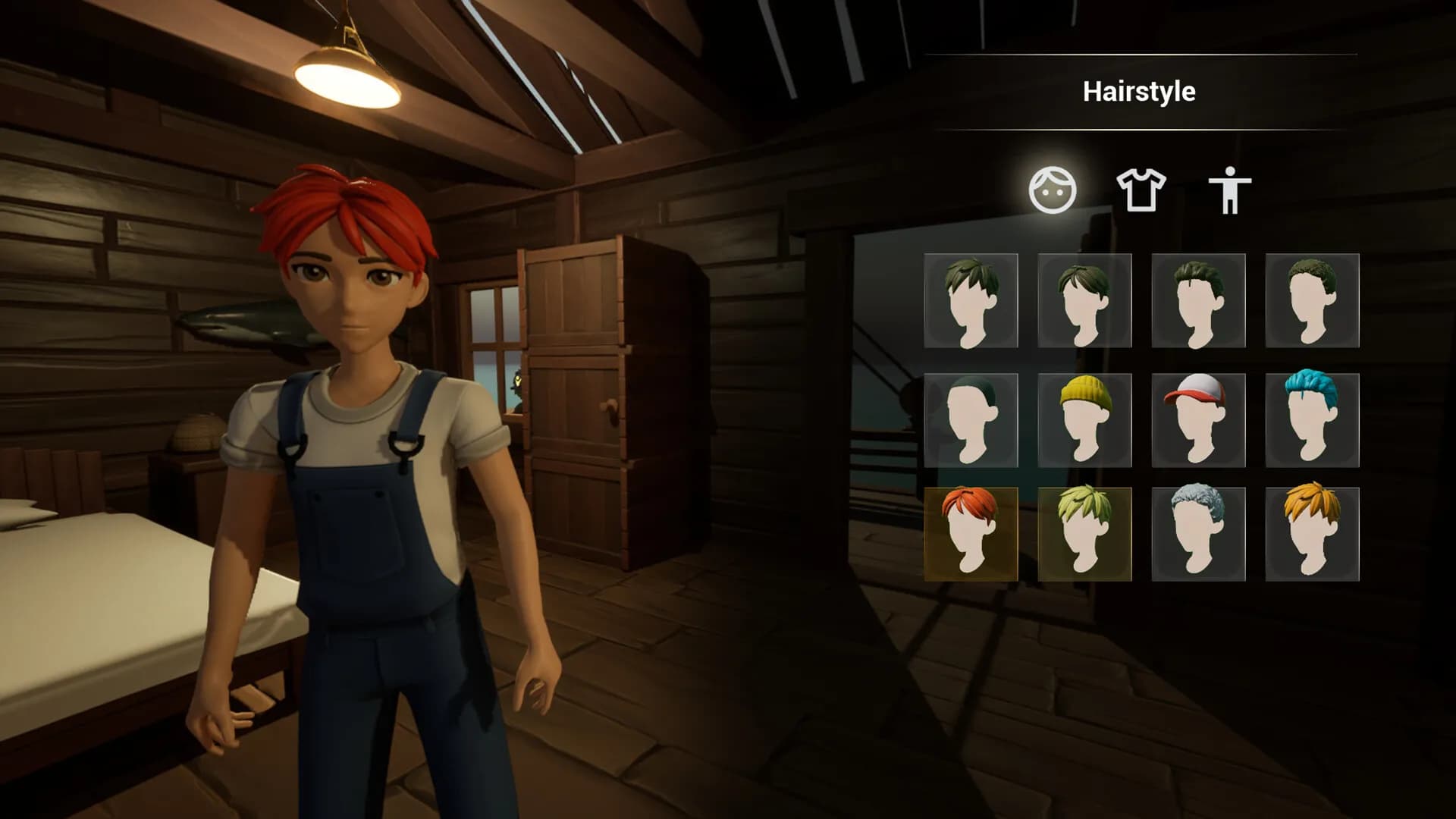Pick the gray curly hairstyle
The width and height of the screenshot is (1456, 819).
[1198, 534]
